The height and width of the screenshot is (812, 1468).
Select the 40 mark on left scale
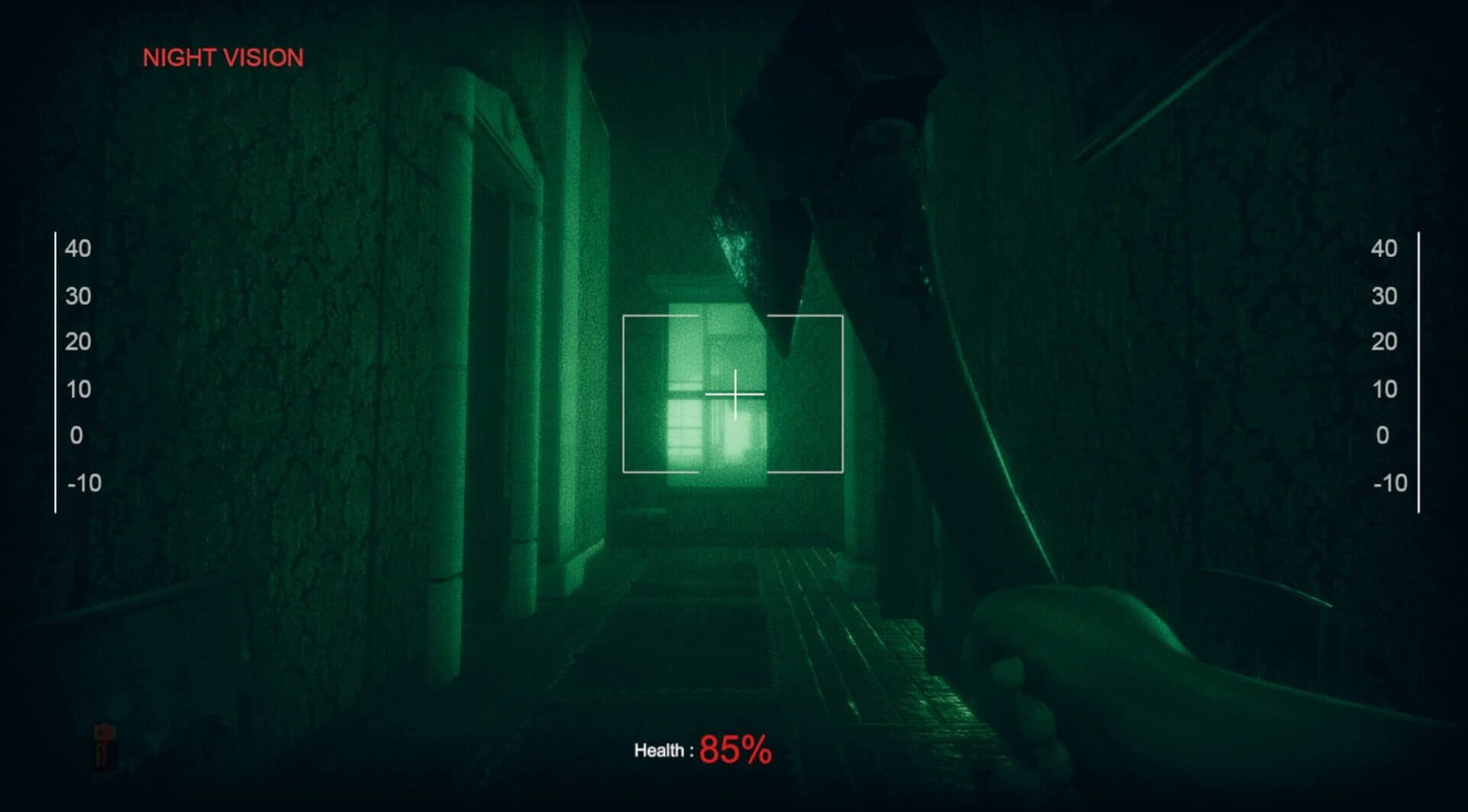[x=80, y=248]
